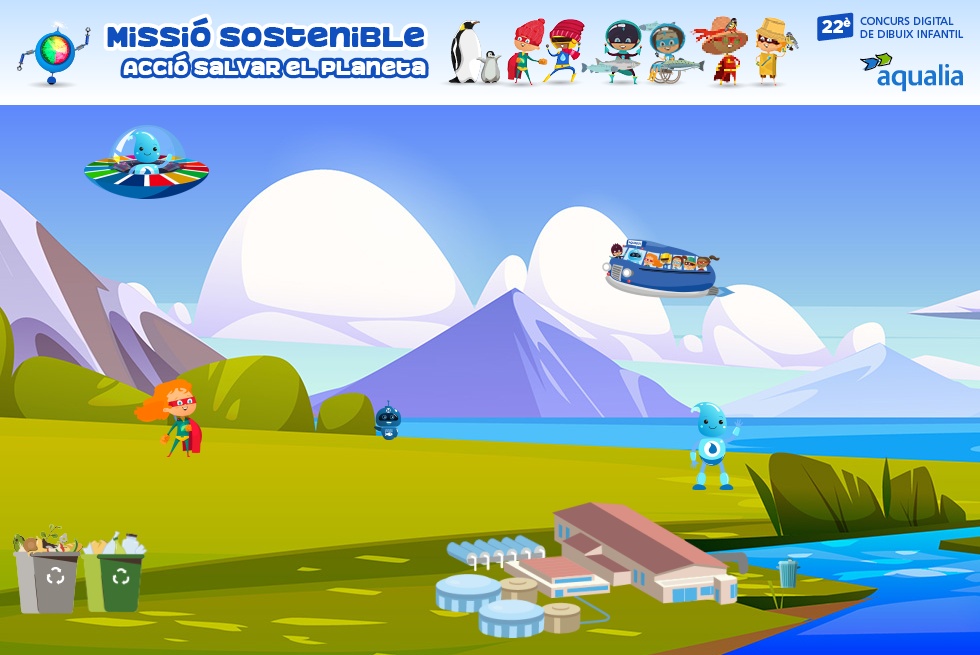Open the recycling bins activity
This screenshot has height=655, width=980.
[x=79, y=573]
